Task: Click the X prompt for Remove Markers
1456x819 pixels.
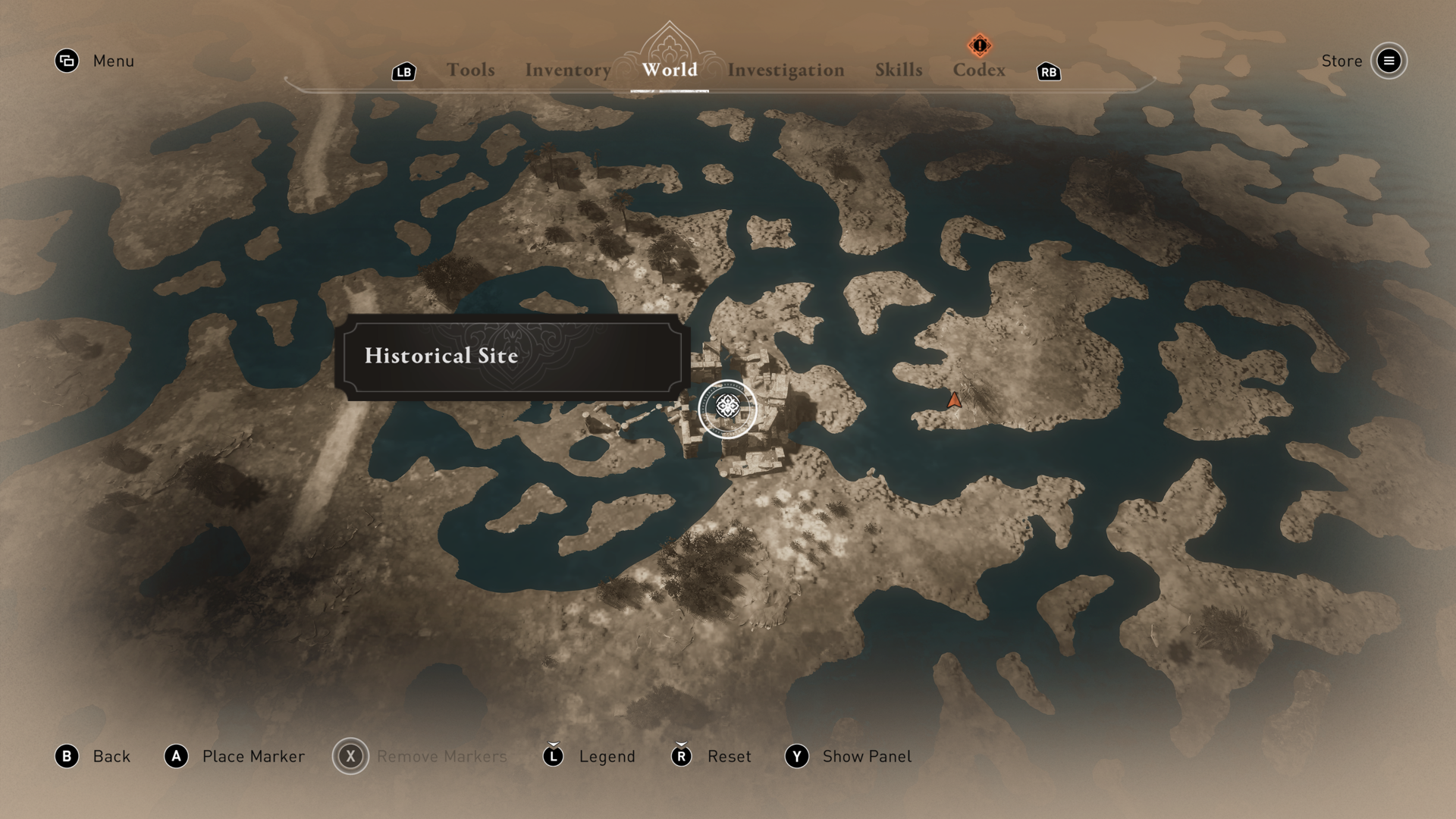Action: (x=350, y=756)
